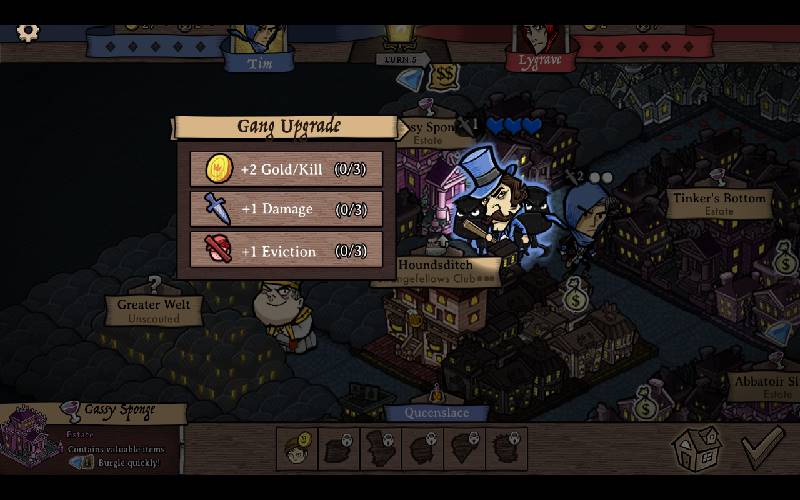Image resolution: width=800 pixels, height=500 pixels.
Task: Open the house icon button
Action: point(698,449)
